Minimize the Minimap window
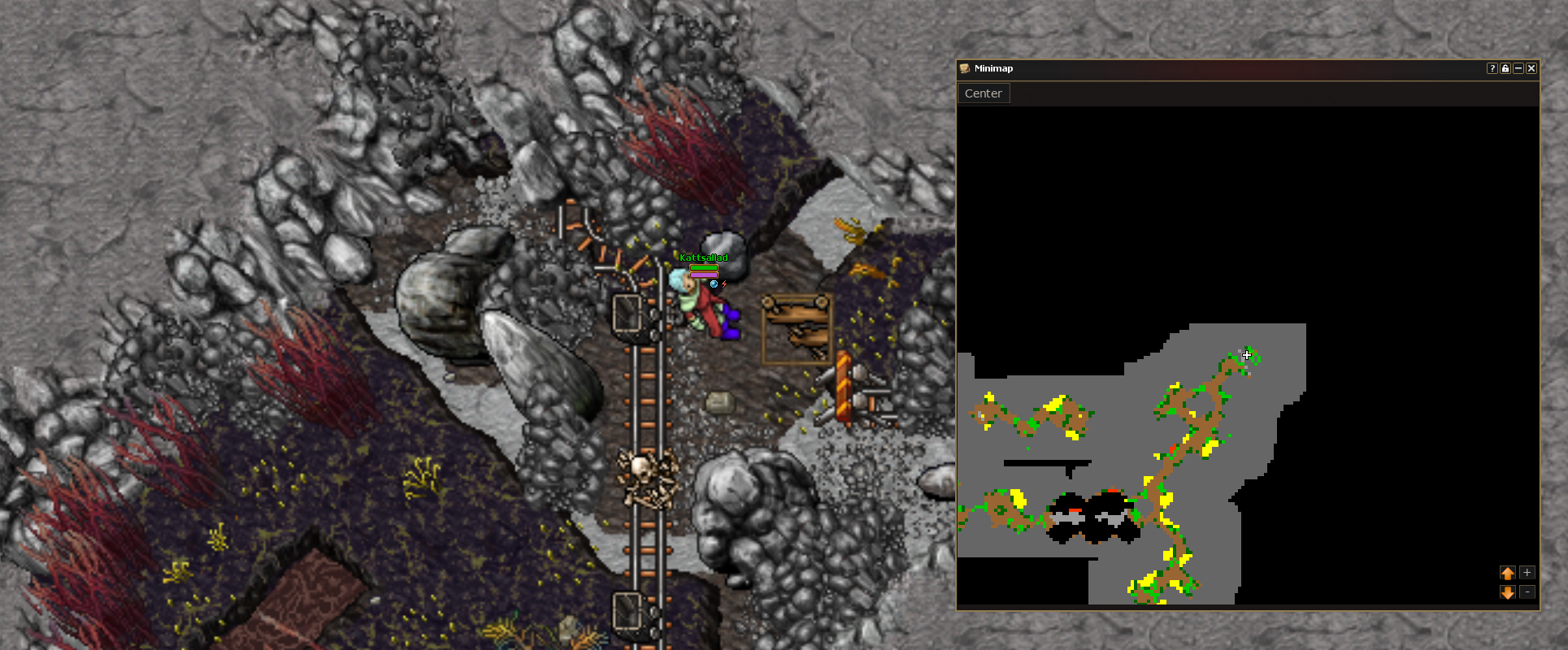This screenshot has width=1568, height=650. pyautogui.click(x=1518, y=68)
